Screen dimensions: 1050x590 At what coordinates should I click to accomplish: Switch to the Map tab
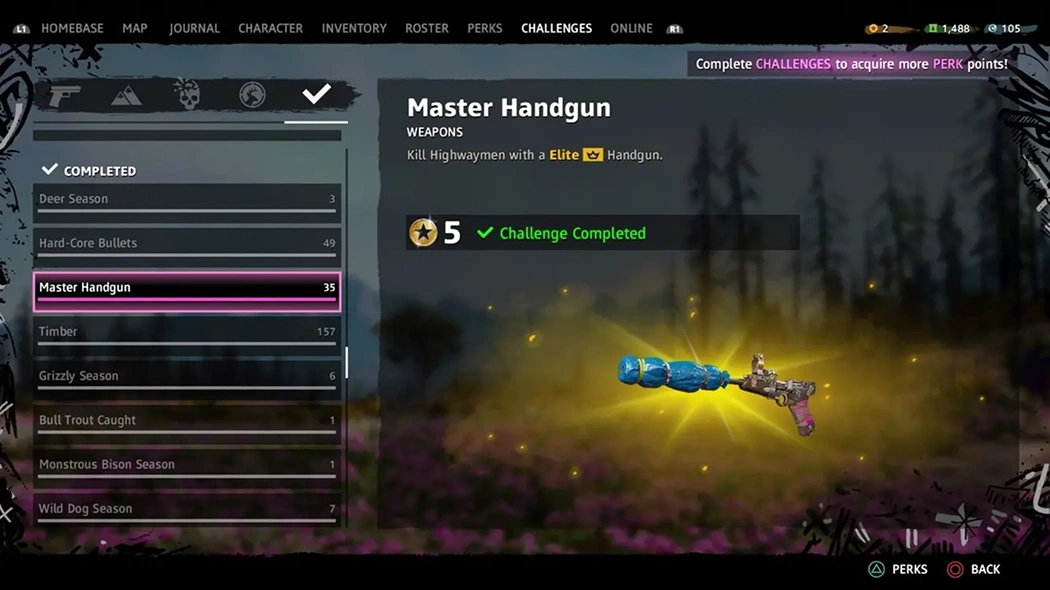click(x=135, y=28)
